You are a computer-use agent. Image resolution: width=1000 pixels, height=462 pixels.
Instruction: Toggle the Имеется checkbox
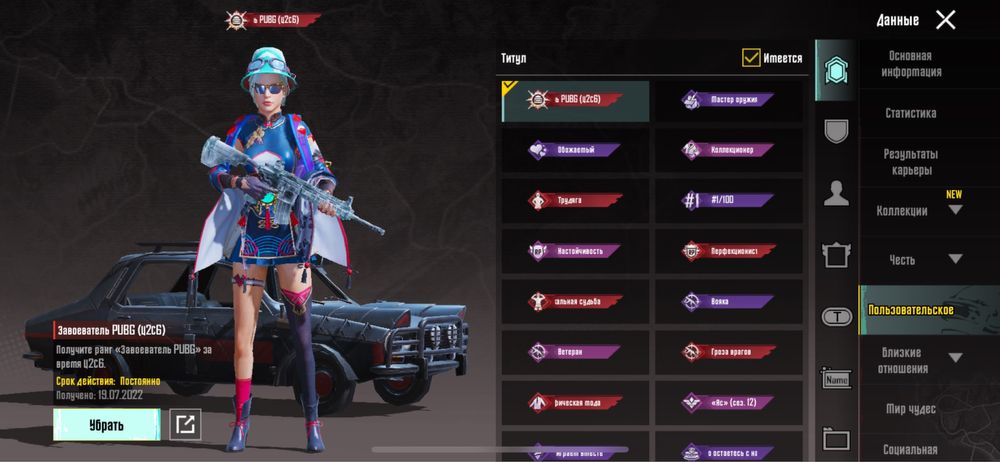751,58
